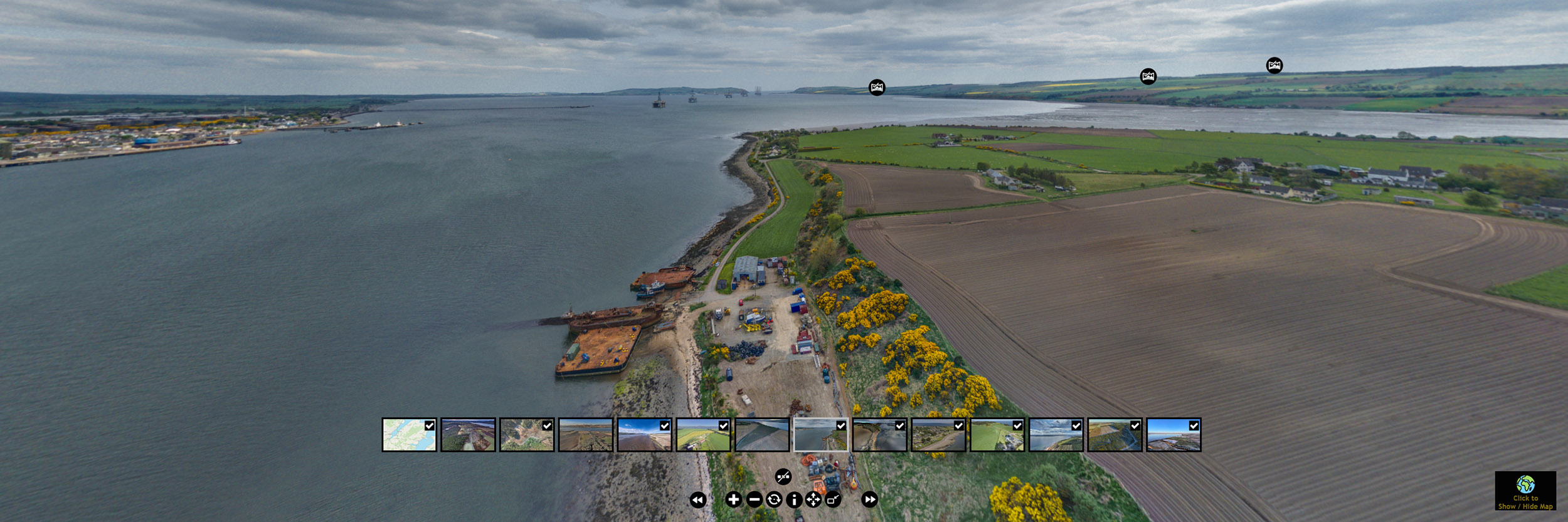Open the info panel button
Image resolution: width=1568 pixels, height=522 pixels.
[794, 499]
